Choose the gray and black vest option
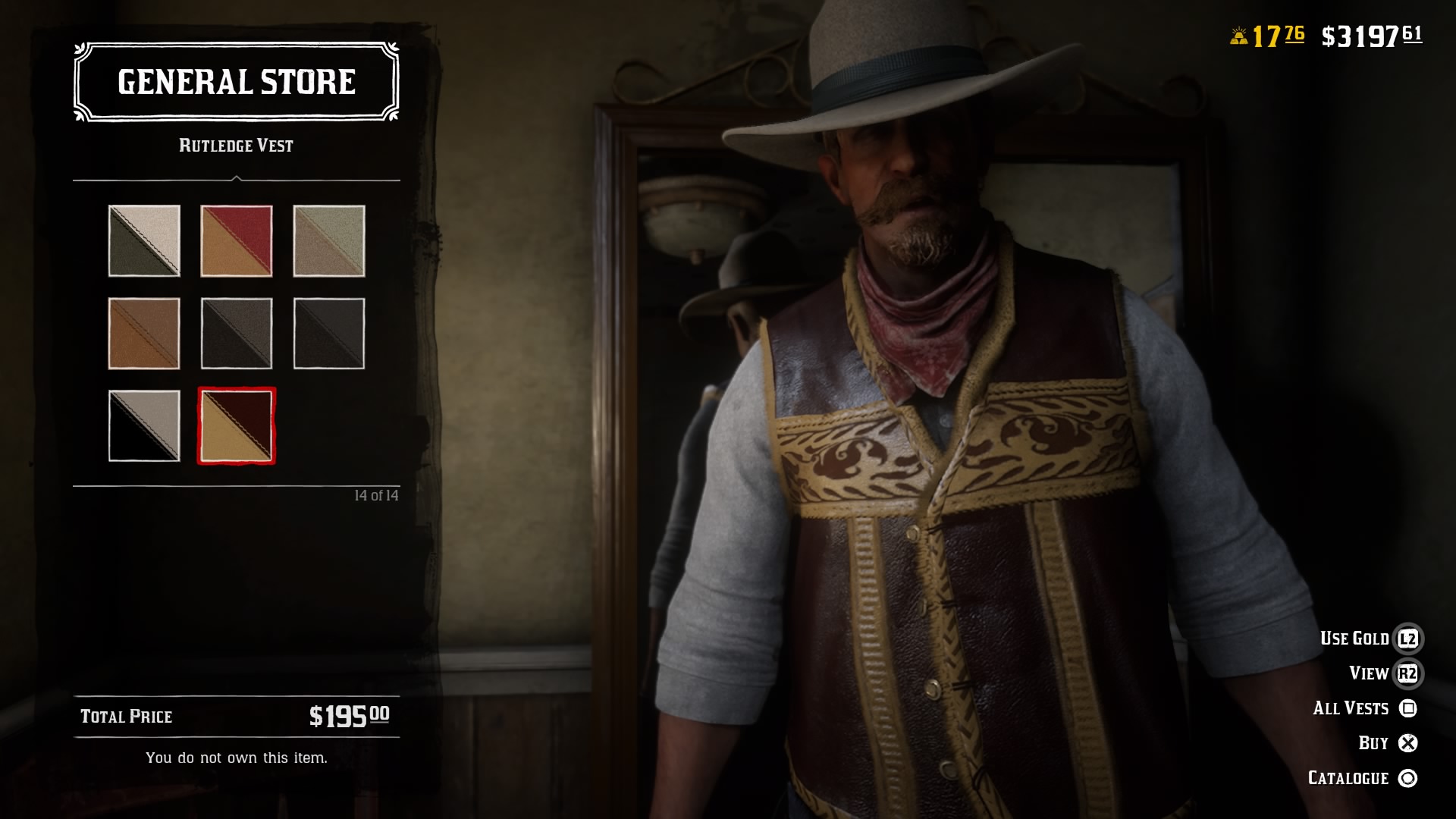Screen dimensions: 1456x819 pyautogui.click(x=237, y=334)
